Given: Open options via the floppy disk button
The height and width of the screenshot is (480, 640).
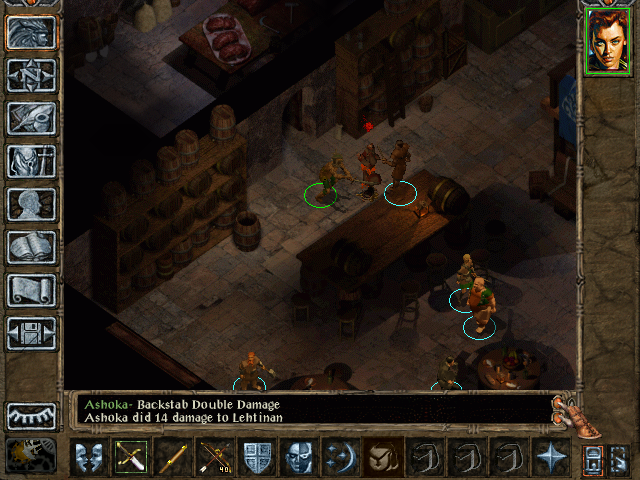Looking at the screenshot, I should [x=32, y=333].
